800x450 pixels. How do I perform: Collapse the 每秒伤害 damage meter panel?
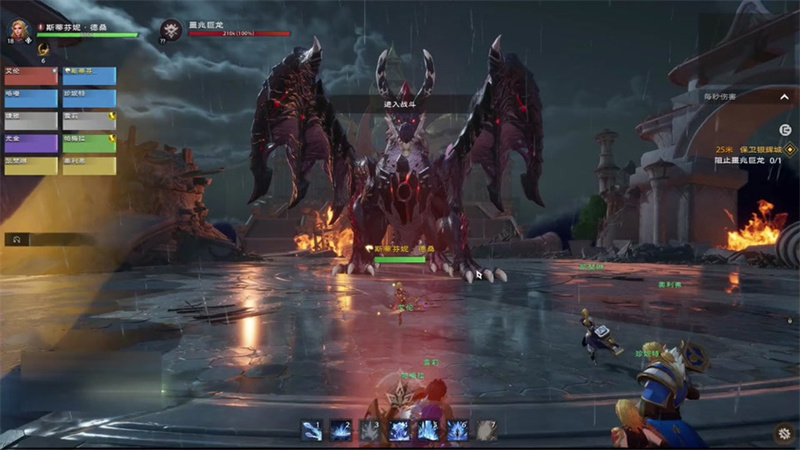click(783, 97)
